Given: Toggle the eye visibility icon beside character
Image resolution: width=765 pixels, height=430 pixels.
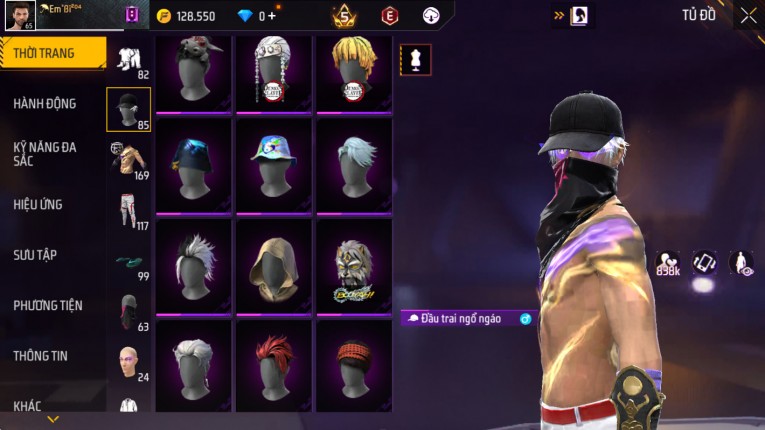Looking at the screenshot, I should pos(742,263).
